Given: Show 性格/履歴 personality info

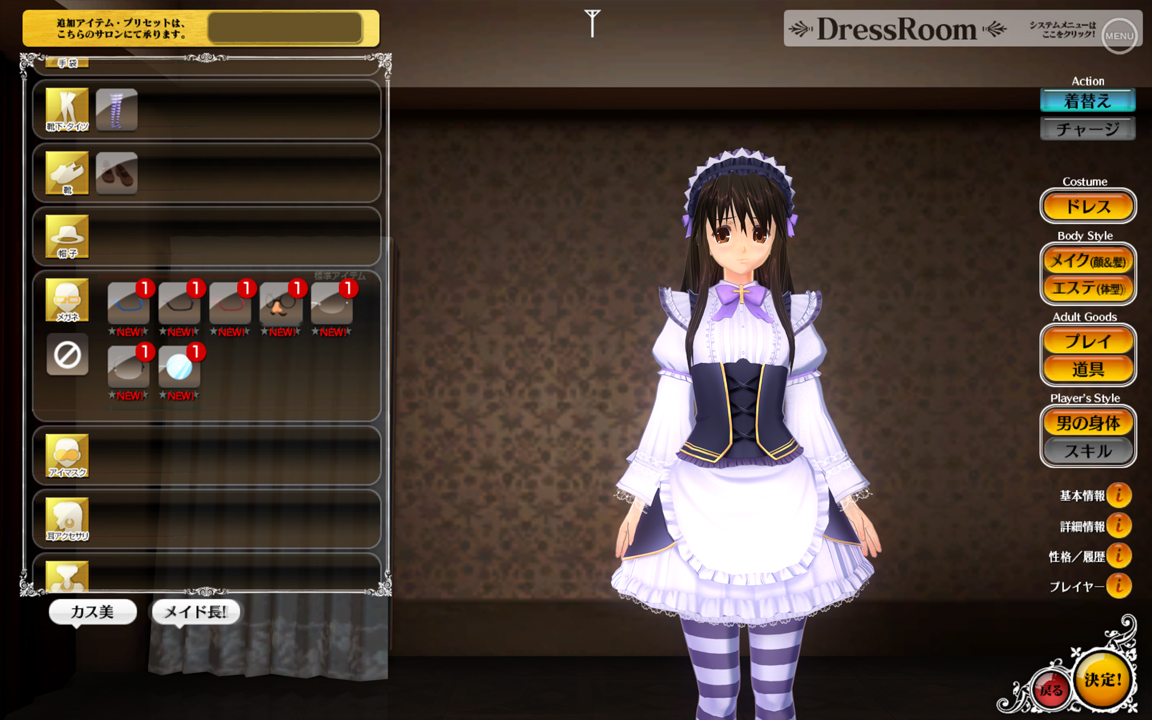Looking at the screenshot, I should coord(1118,555).
